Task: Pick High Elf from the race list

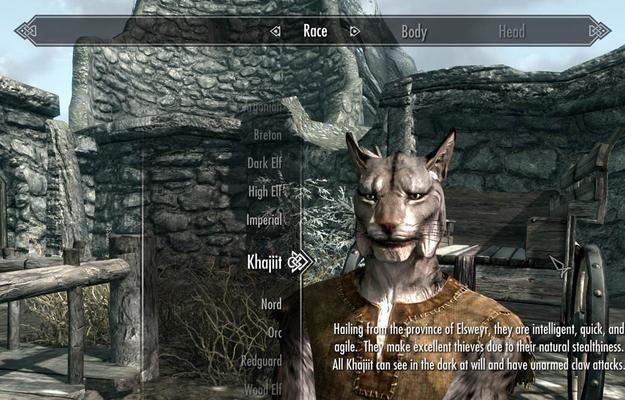Action: tap(265, 190)
